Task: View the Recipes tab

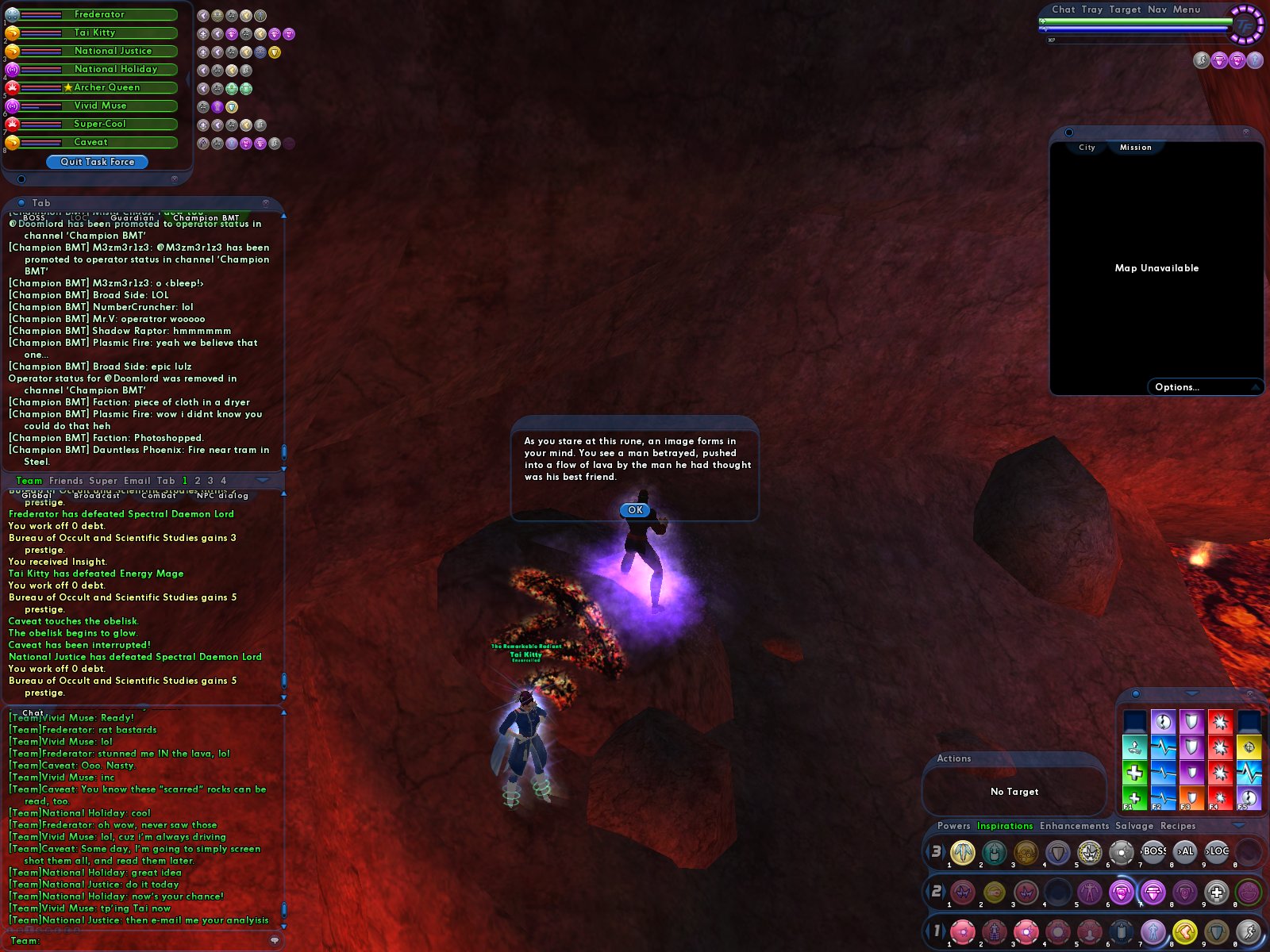Action: coord(1178,826)
